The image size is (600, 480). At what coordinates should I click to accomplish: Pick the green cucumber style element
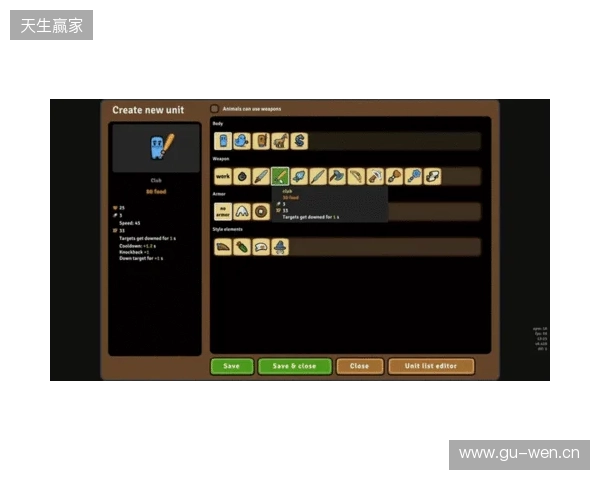click(242, 246)
